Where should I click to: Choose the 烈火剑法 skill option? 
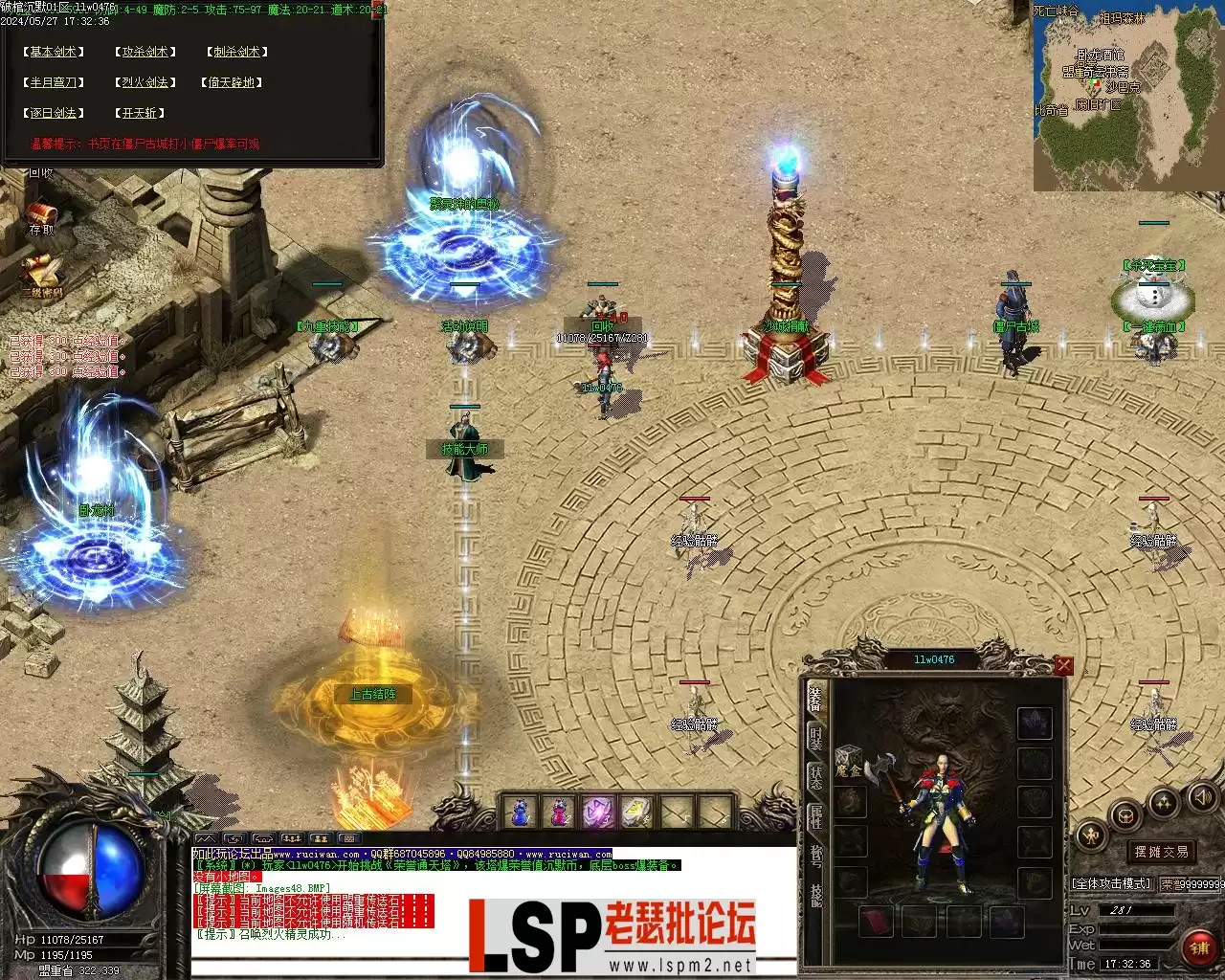point(145,82)
